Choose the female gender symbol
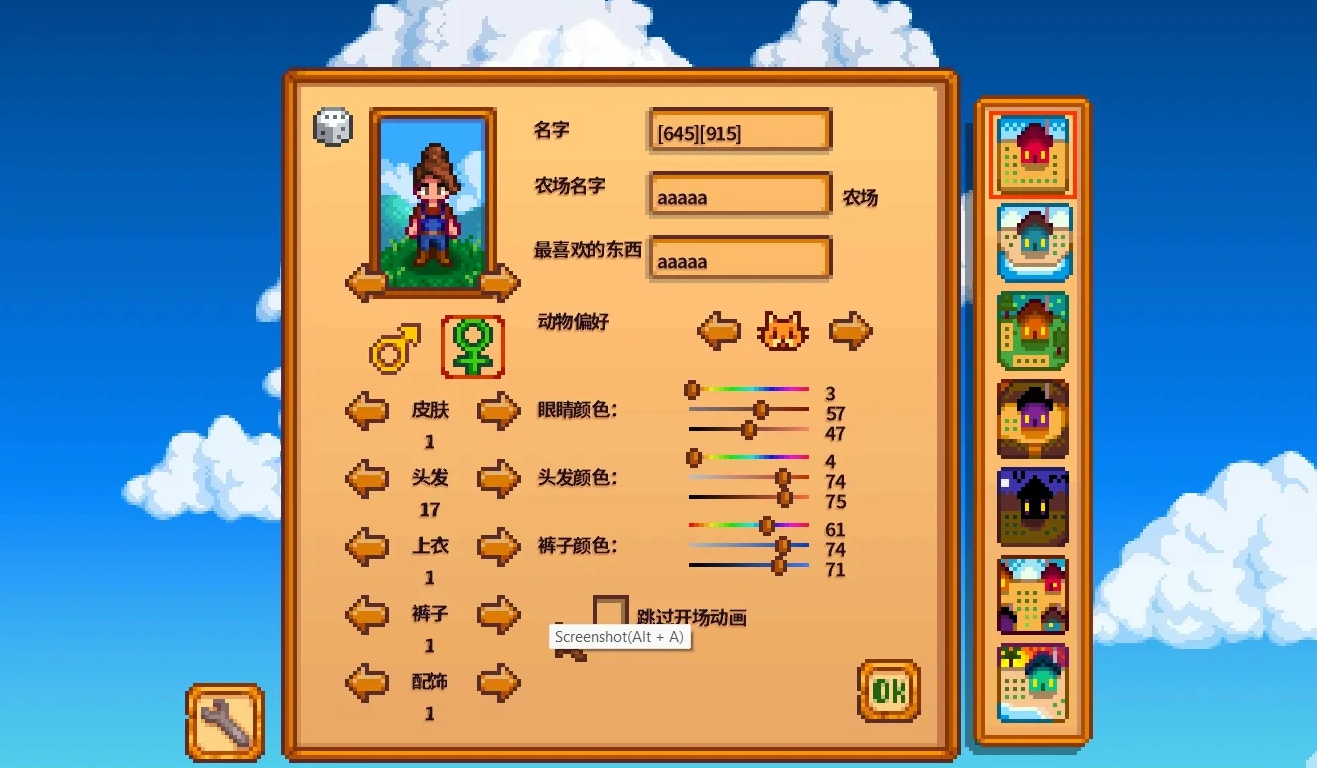 (472, 347)
